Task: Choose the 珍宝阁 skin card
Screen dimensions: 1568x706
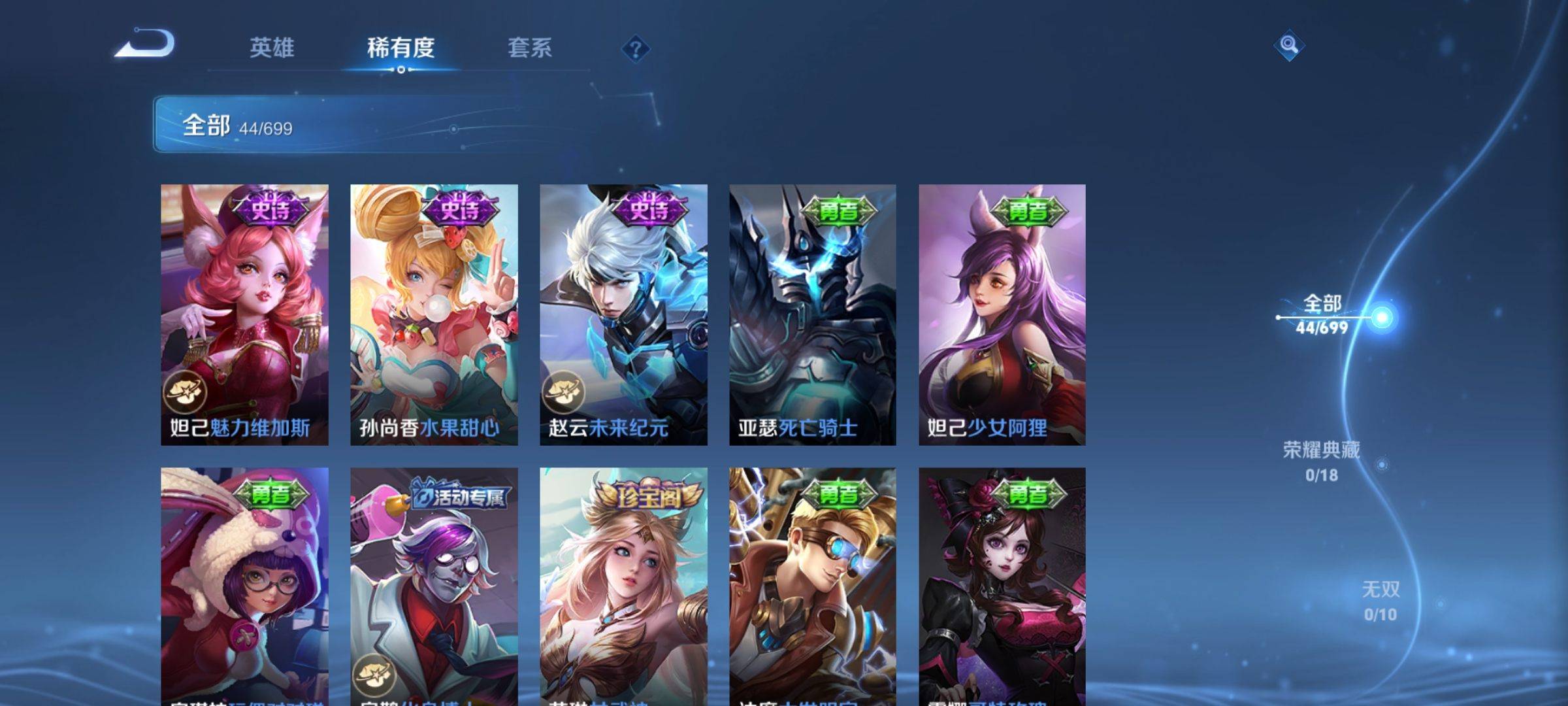Action: coord(623,585)
